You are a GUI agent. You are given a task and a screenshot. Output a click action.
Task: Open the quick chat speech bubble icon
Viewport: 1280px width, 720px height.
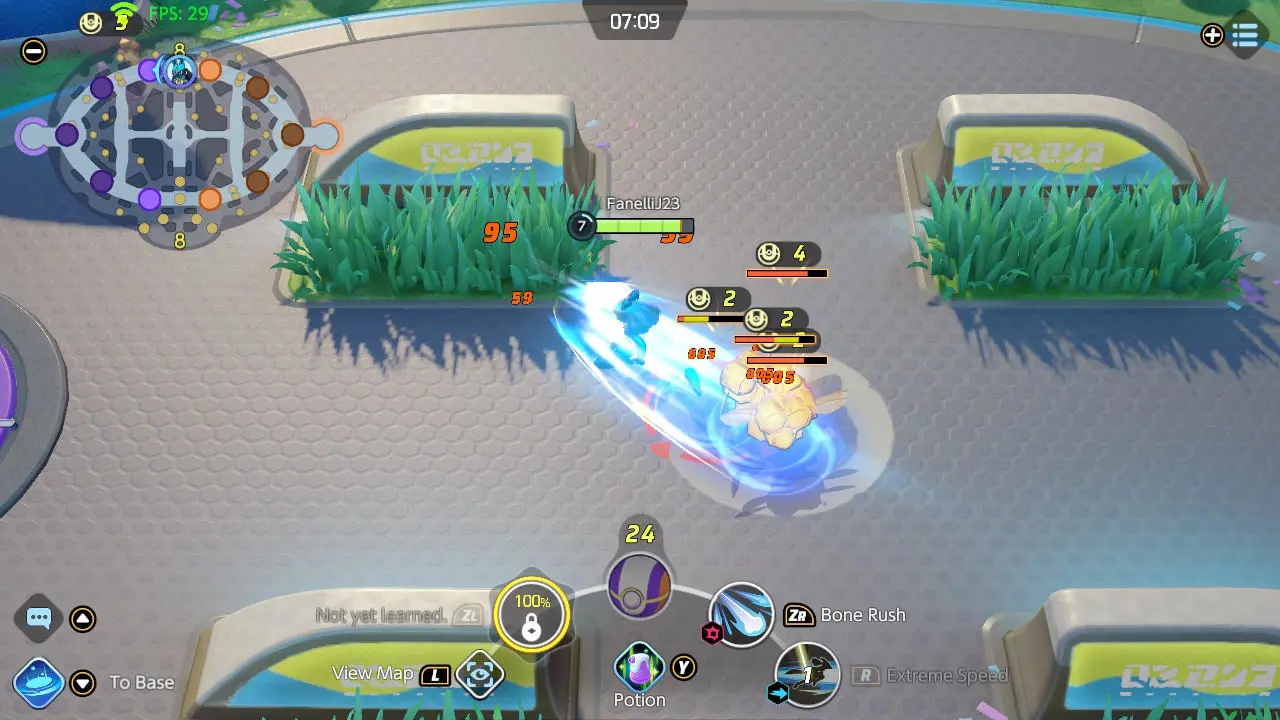pyautogui.click(x=38, y=617)
